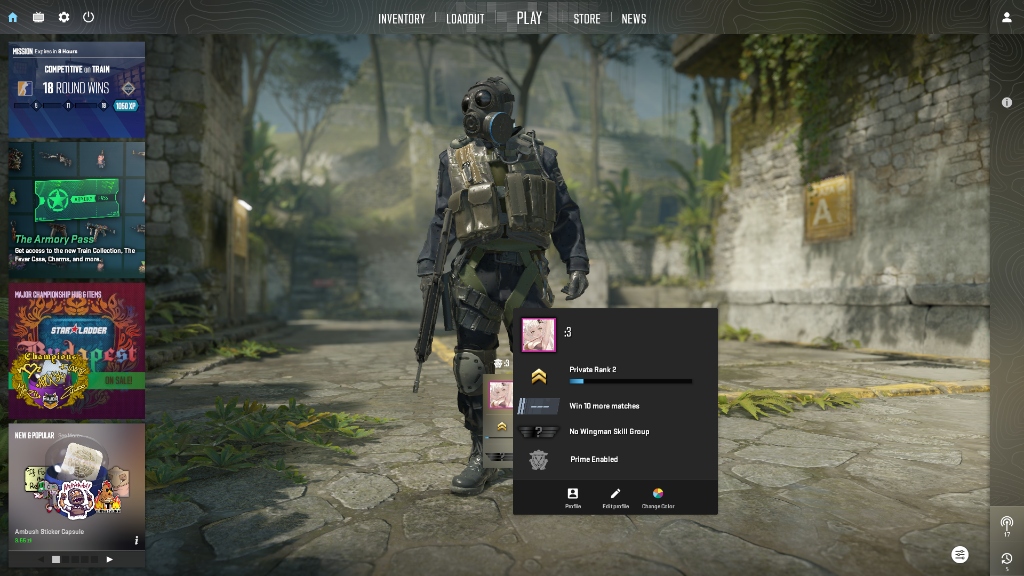
Task: Open the TV watch matches icon
Action: click(38, 17)
